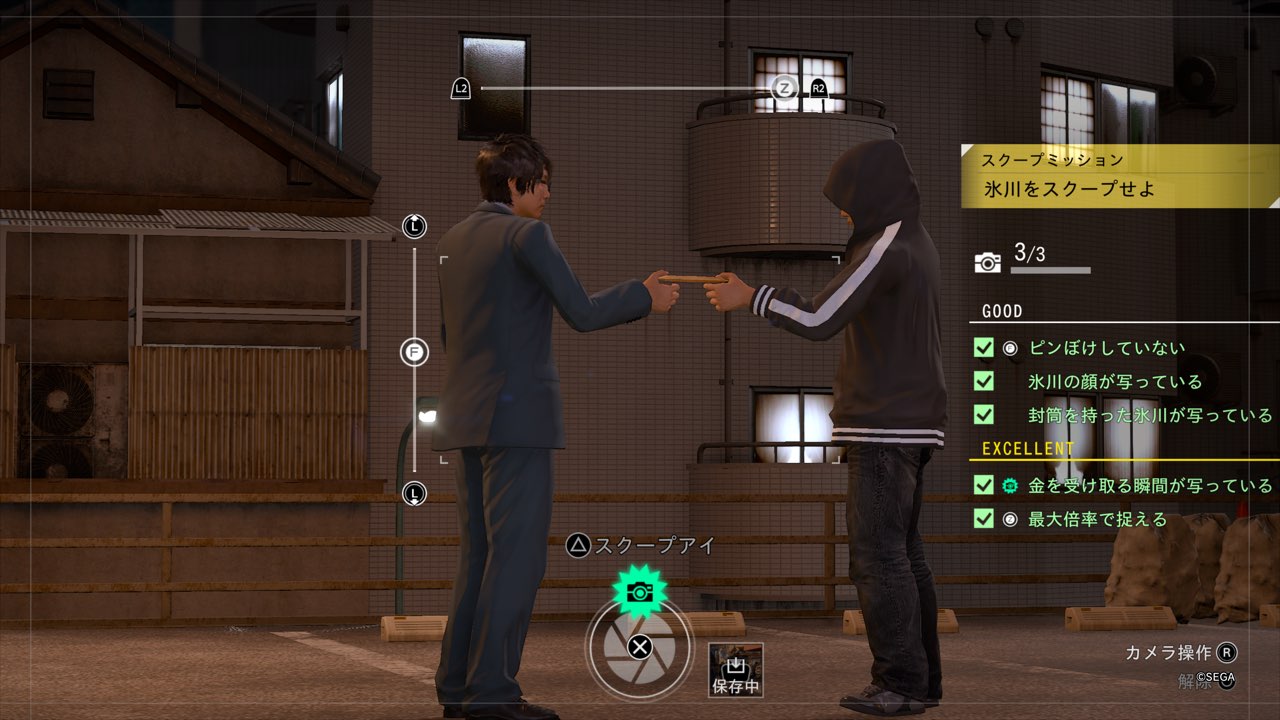Click the ピンぼけしていない checkbox
The height and width of the screenshot is (720, 1280).
click(983, 348)
